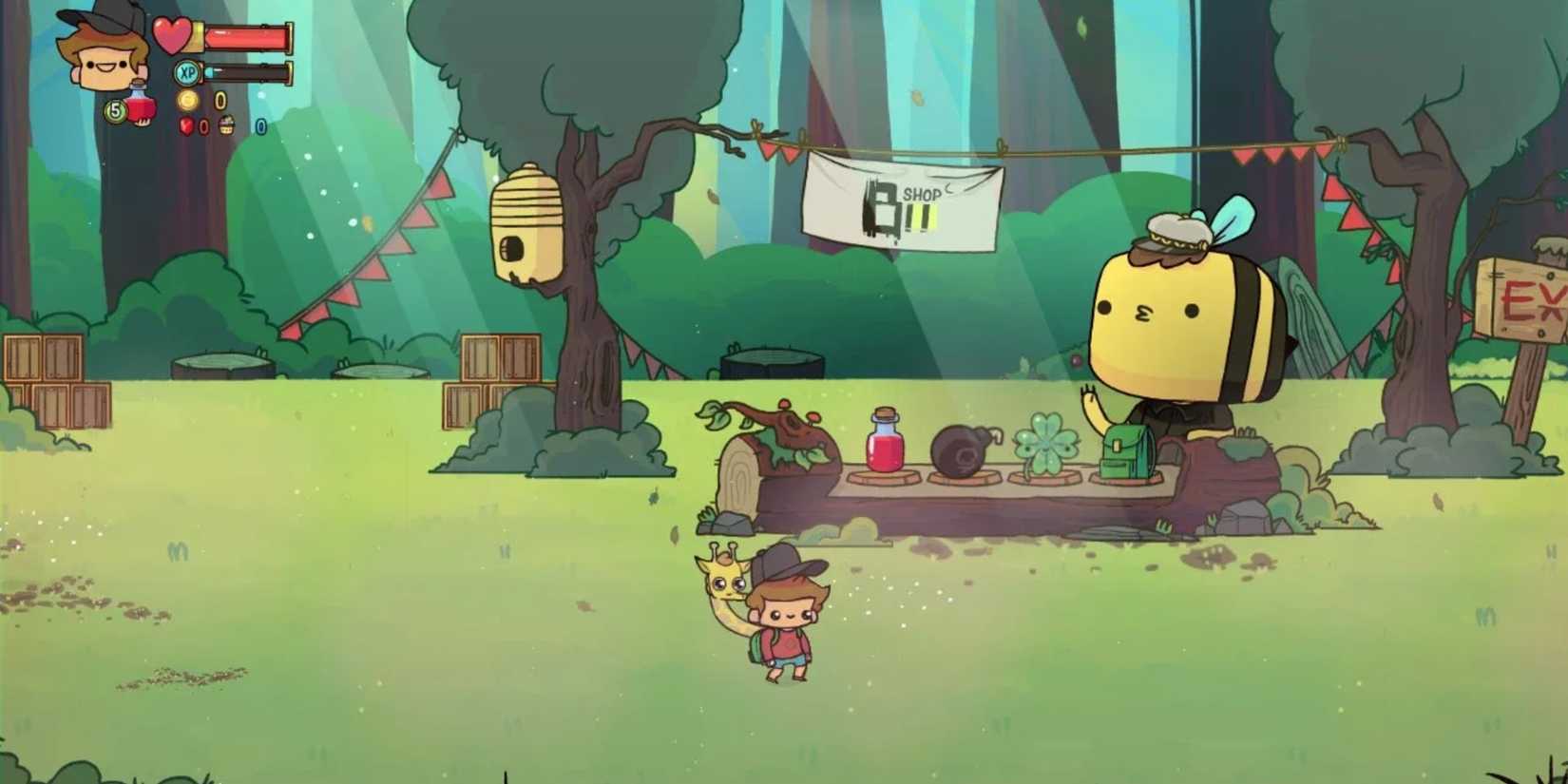Select the red health potion on the shop table
1568x784 pixels.
coord(884,443)
